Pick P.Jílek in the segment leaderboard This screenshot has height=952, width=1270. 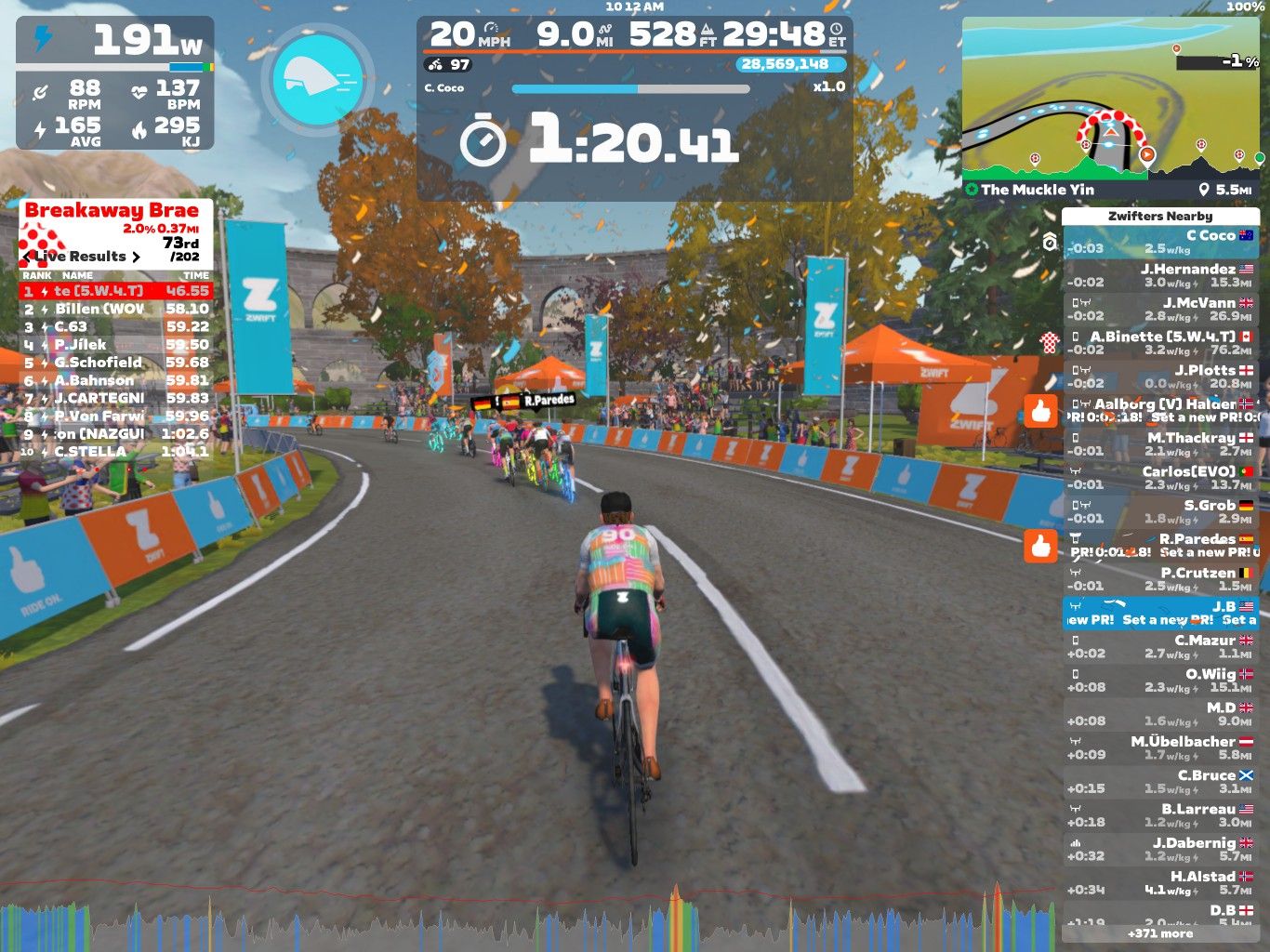pos(116,345)
